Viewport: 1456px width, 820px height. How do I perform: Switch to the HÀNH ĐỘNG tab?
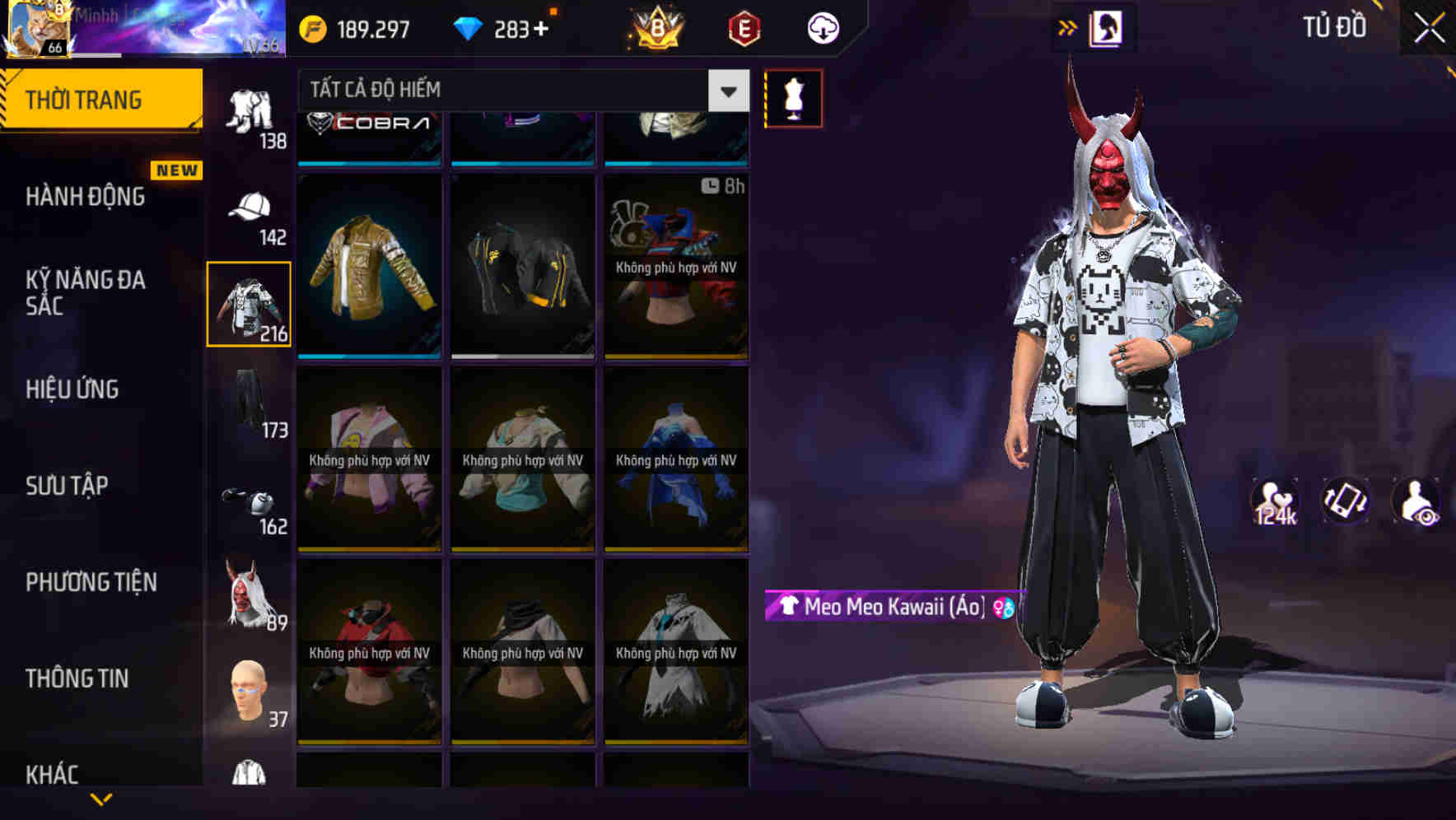point(85,196)
